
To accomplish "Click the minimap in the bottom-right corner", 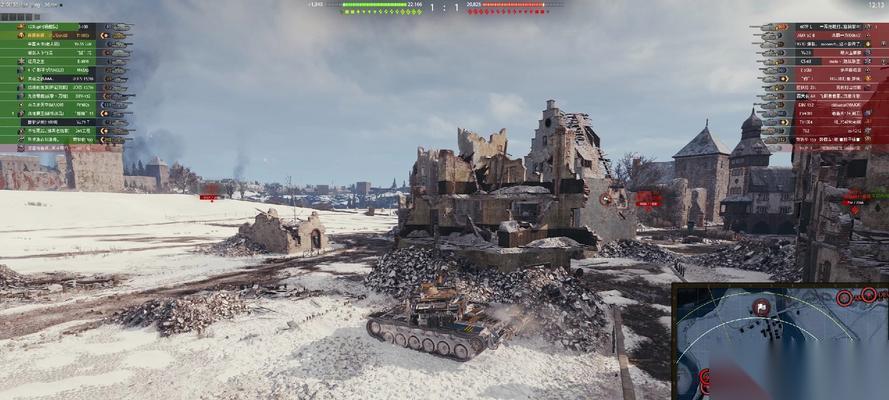I will (x=780, y=342).
